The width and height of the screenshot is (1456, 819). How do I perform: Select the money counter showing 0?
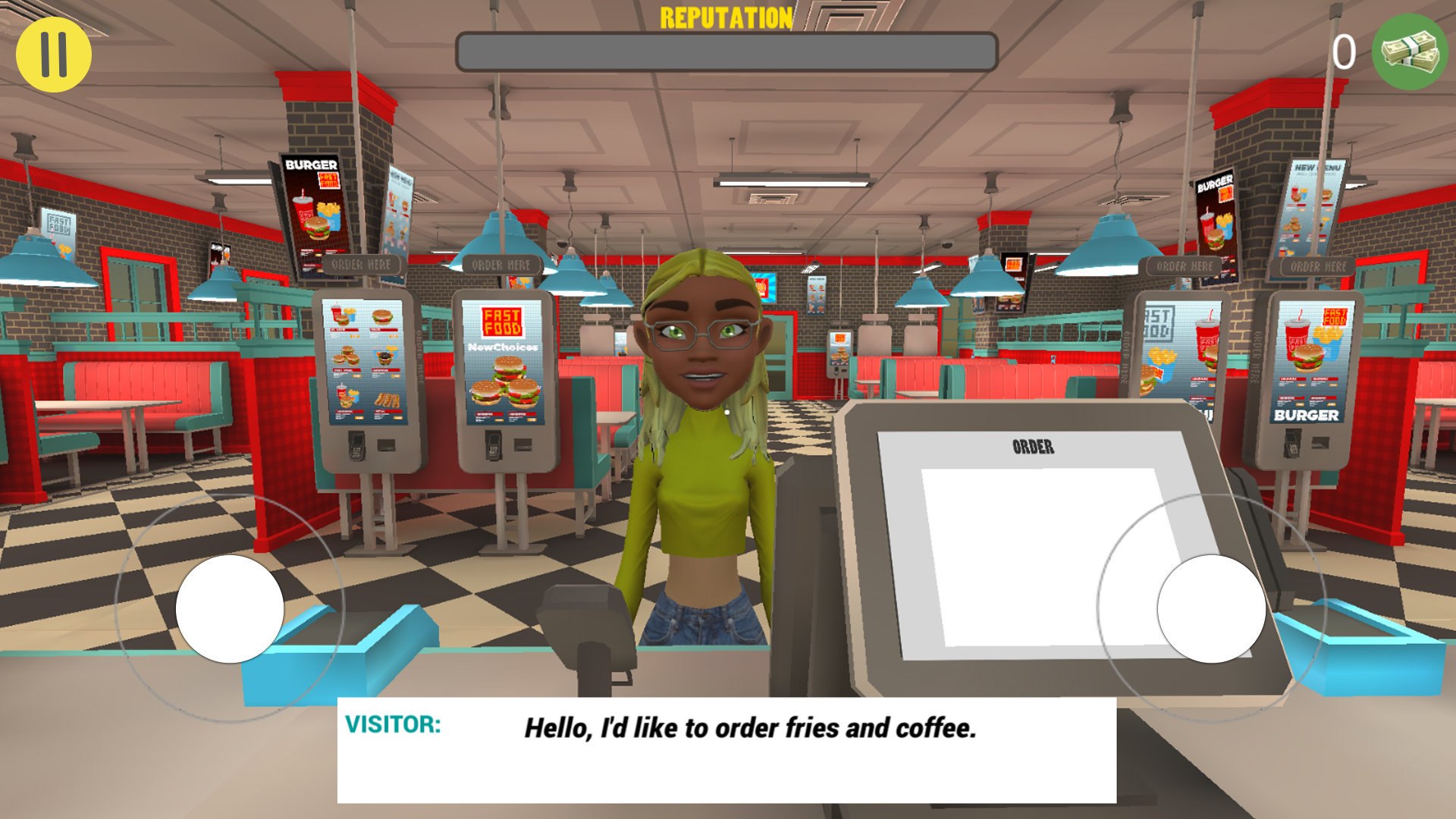click(x=1345, y=52)
